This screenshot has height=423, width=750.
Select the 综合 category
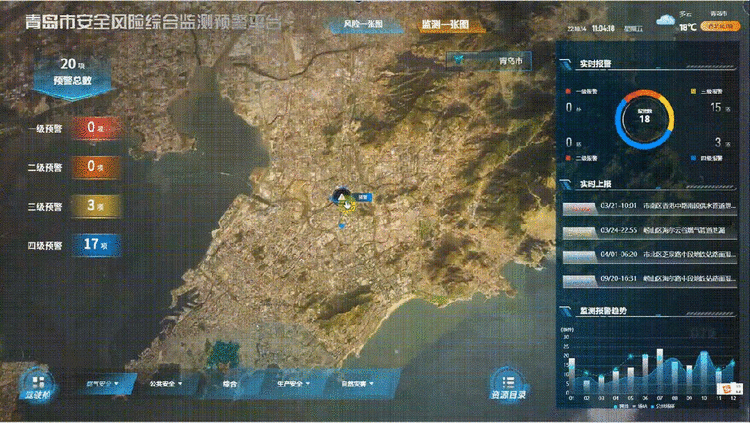(x=231, y=382)
